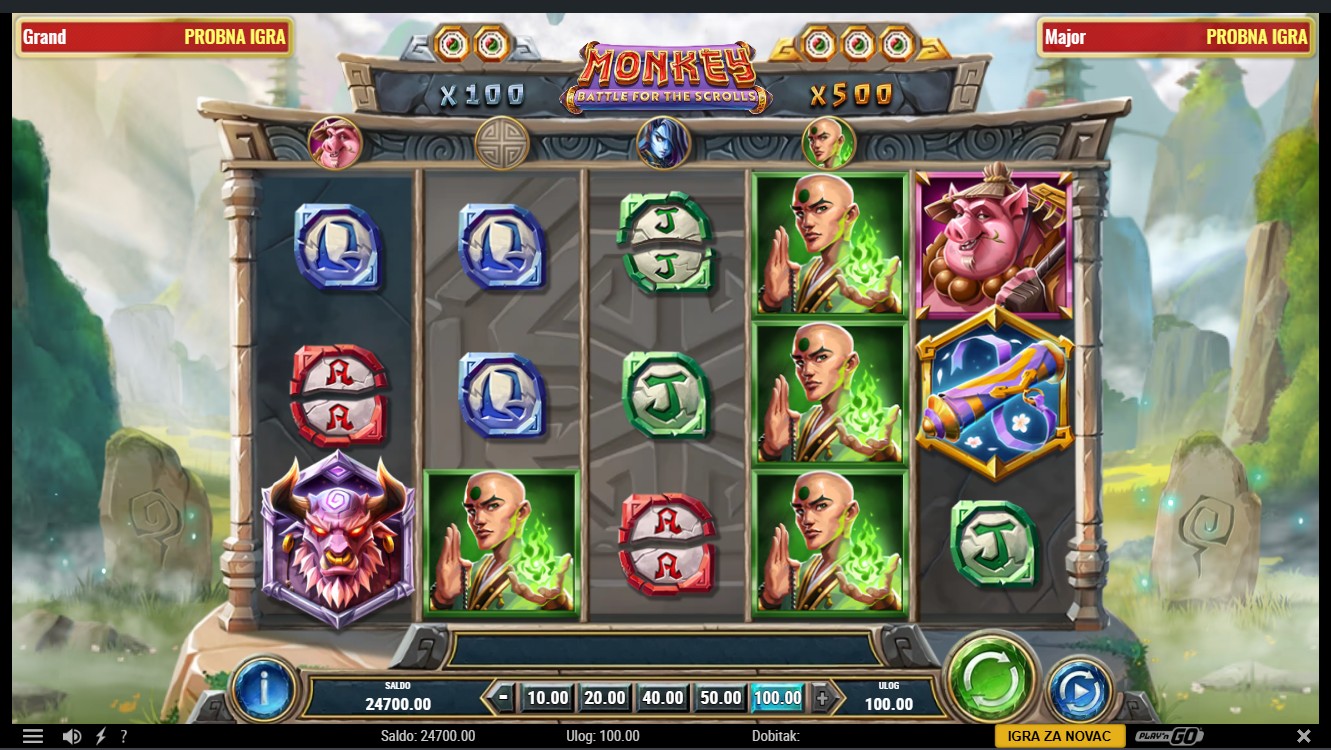Open the hamburger menu
The width and height of the screenshot is (1331, 750).
tap(33, 737)
